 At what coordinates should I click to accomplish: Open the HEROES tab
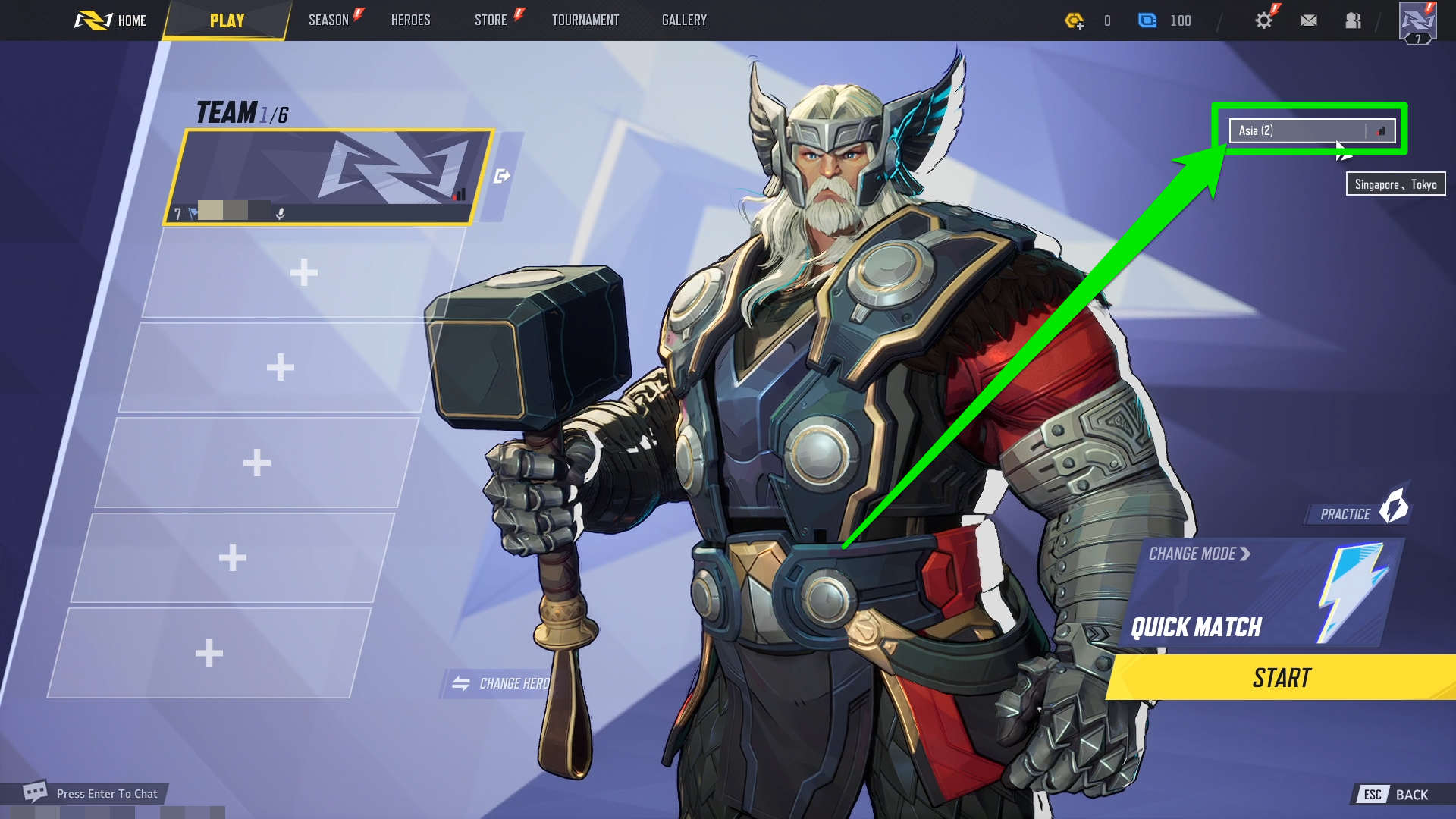[x=410, y=20]
